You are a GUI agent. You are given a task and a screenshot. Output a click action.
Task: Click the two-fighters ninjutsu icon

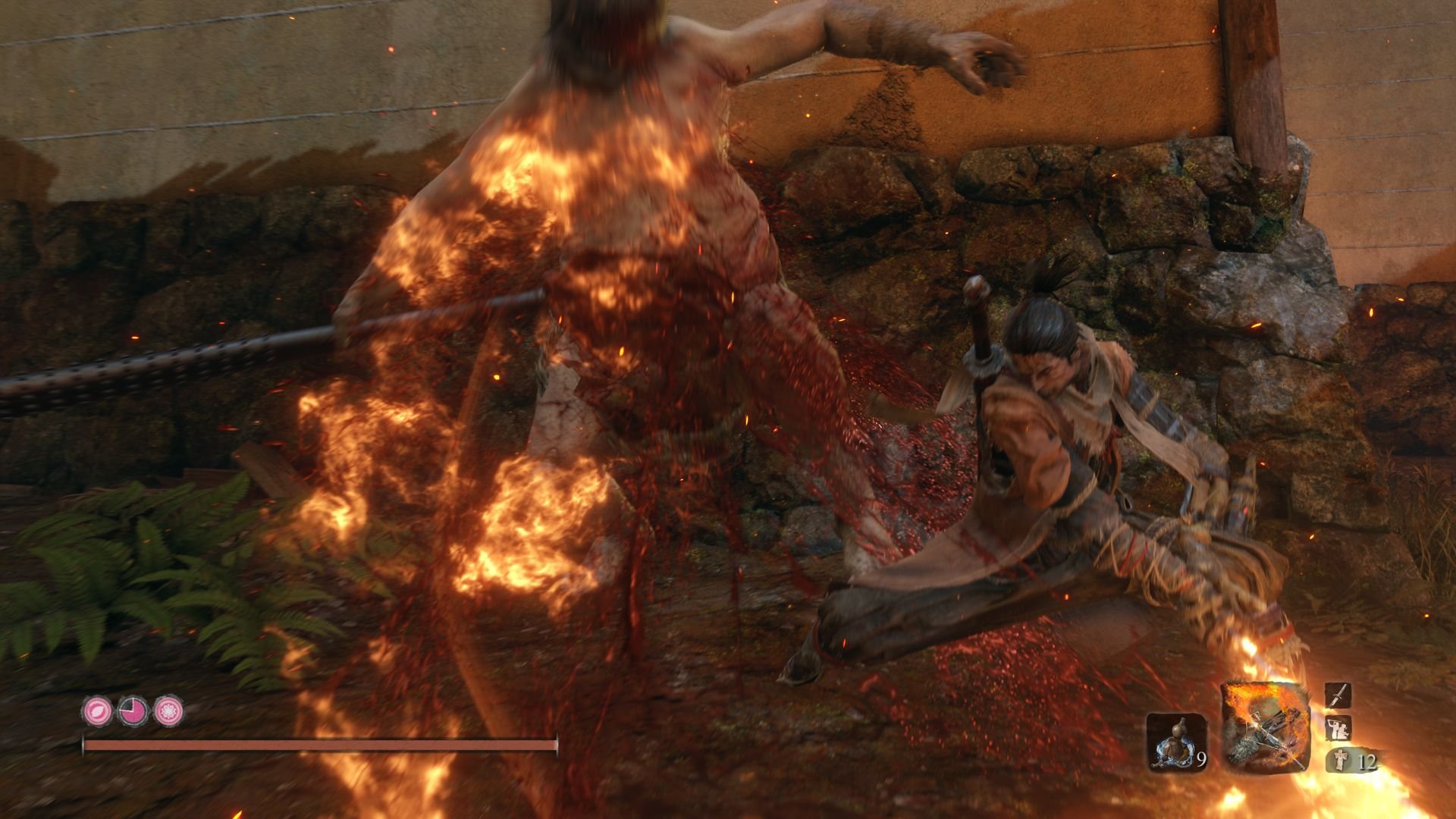tap(1338, 729)
